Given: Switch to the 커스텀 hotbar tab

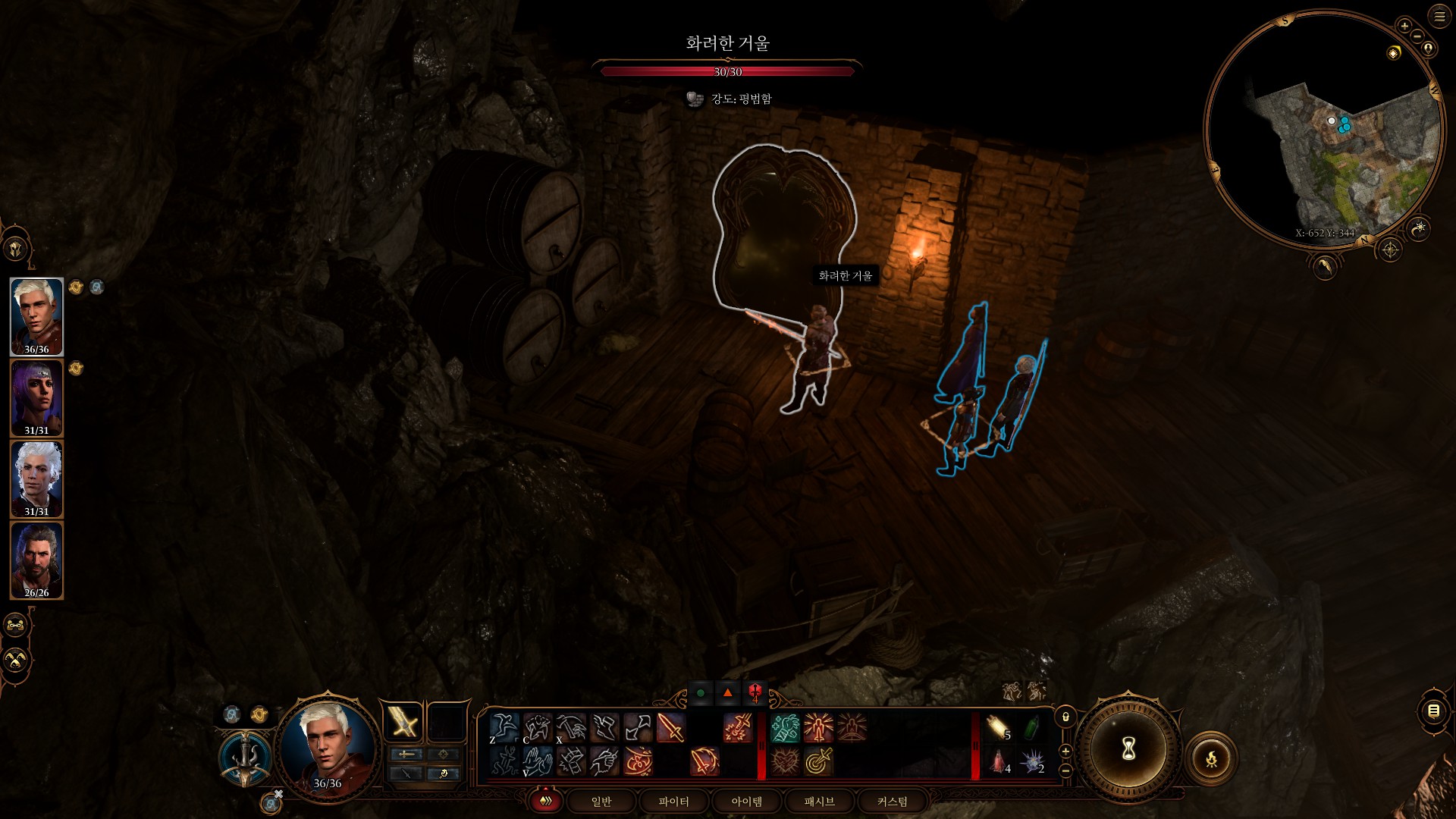Looking at the screenshot, I should coord(892,802).
